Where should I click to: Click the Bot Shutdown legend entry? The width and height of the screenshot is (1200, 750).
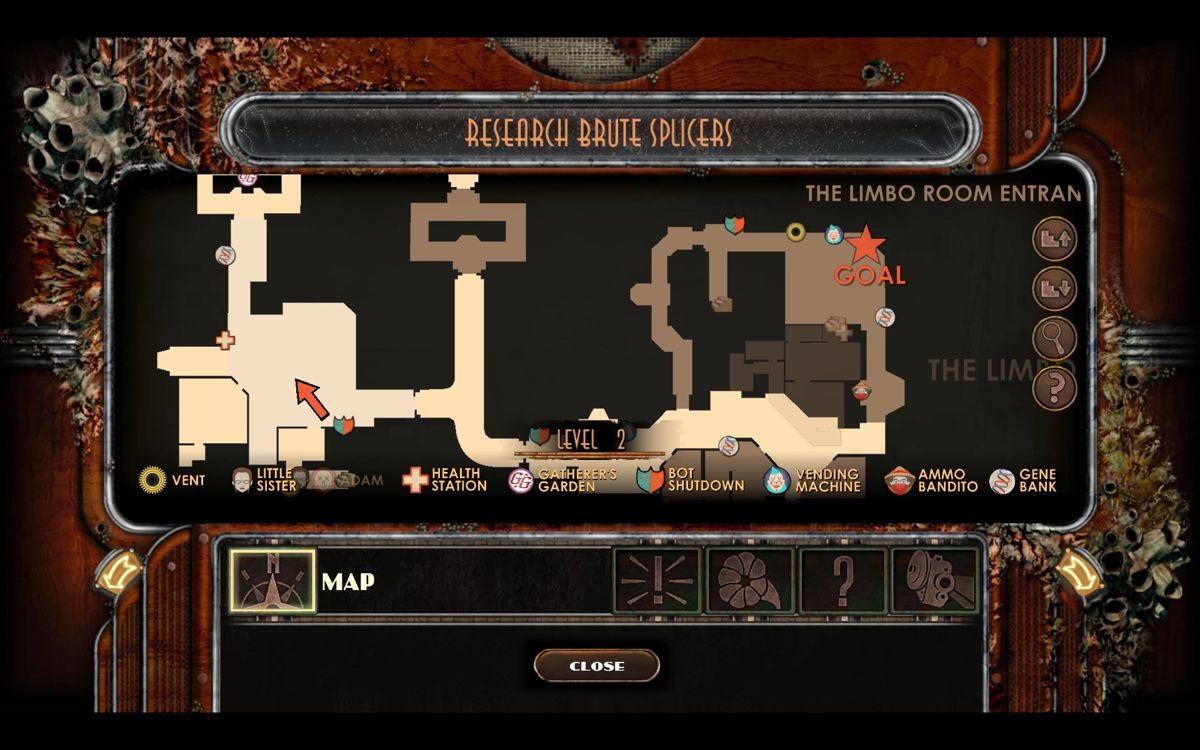[691, 480]
